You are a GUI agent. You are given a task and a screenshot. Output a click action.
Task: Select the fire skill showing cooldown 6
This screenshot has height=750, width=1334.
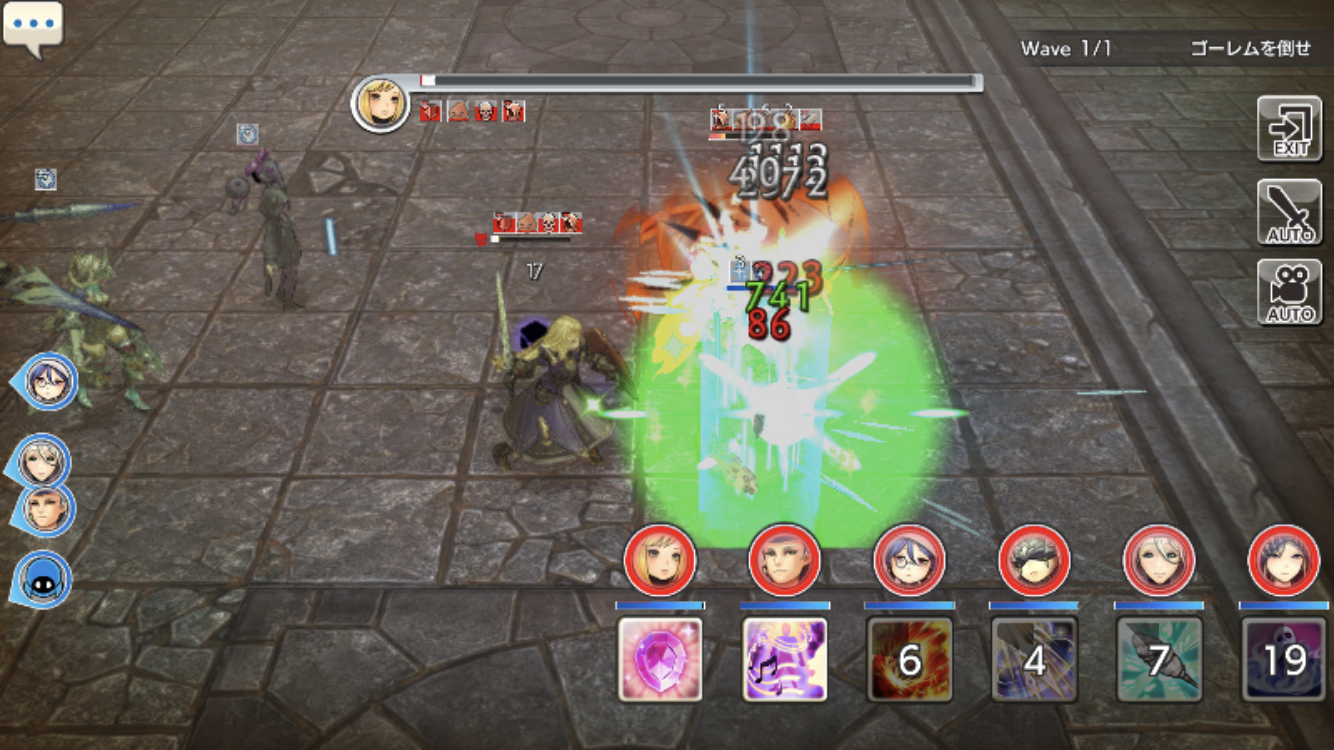click(x=909, y=659)
